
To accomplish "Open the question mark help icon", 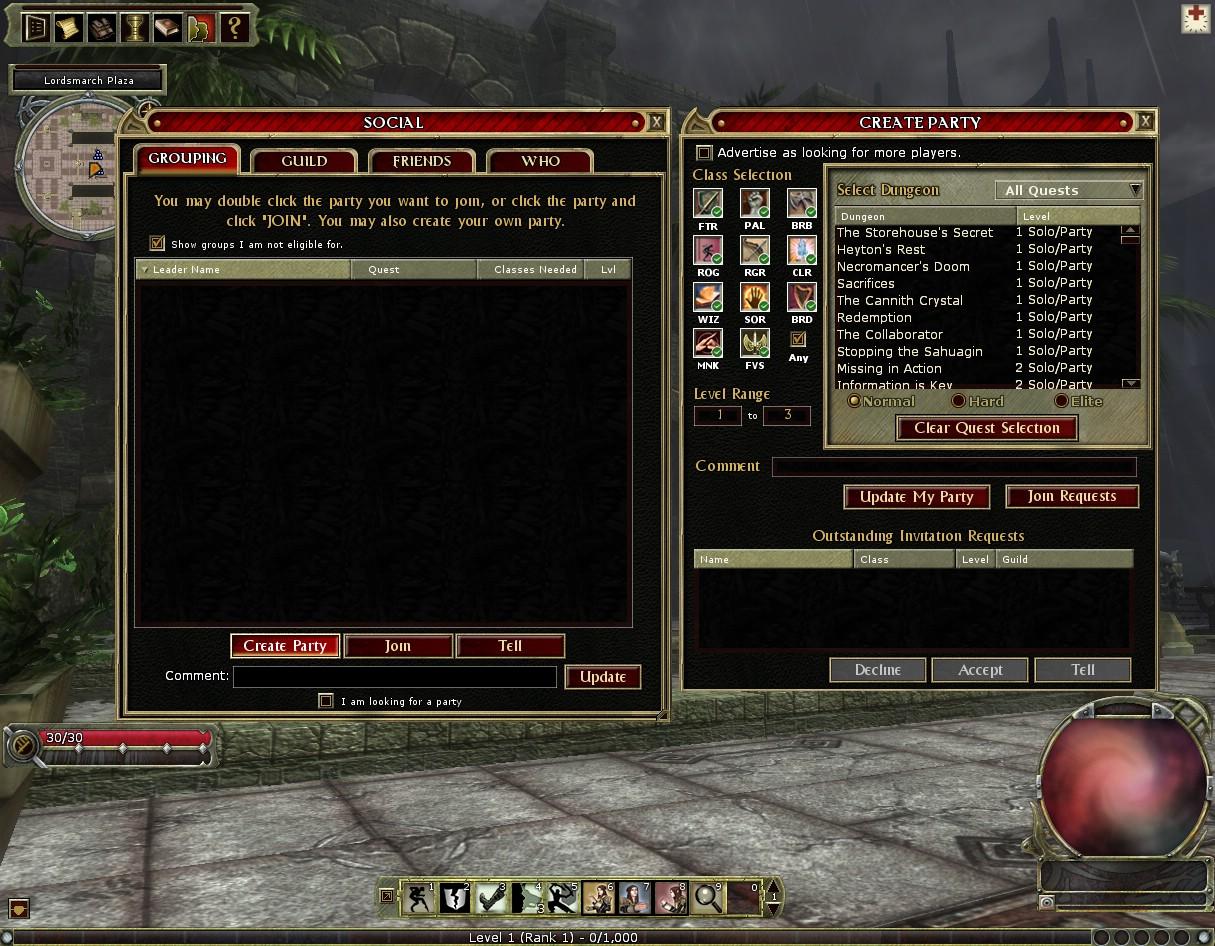I will click(x=234, y=27).
